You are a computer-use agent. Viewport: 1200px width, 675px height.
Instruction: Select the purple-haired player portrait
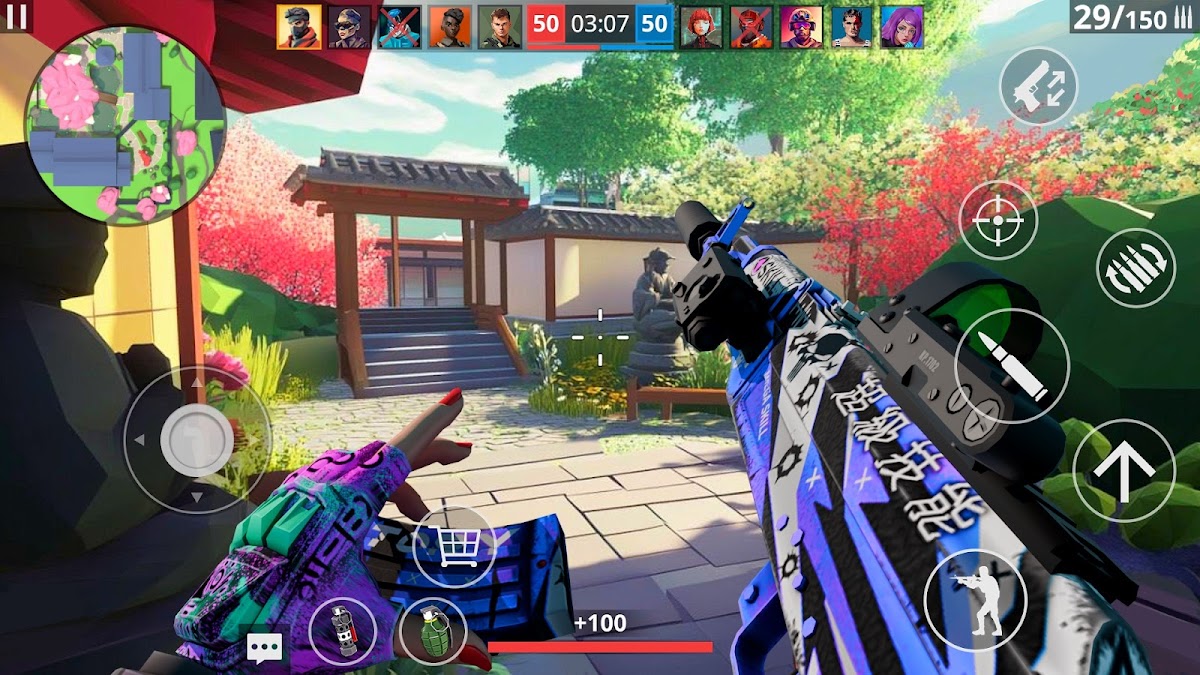coord(902,27)
